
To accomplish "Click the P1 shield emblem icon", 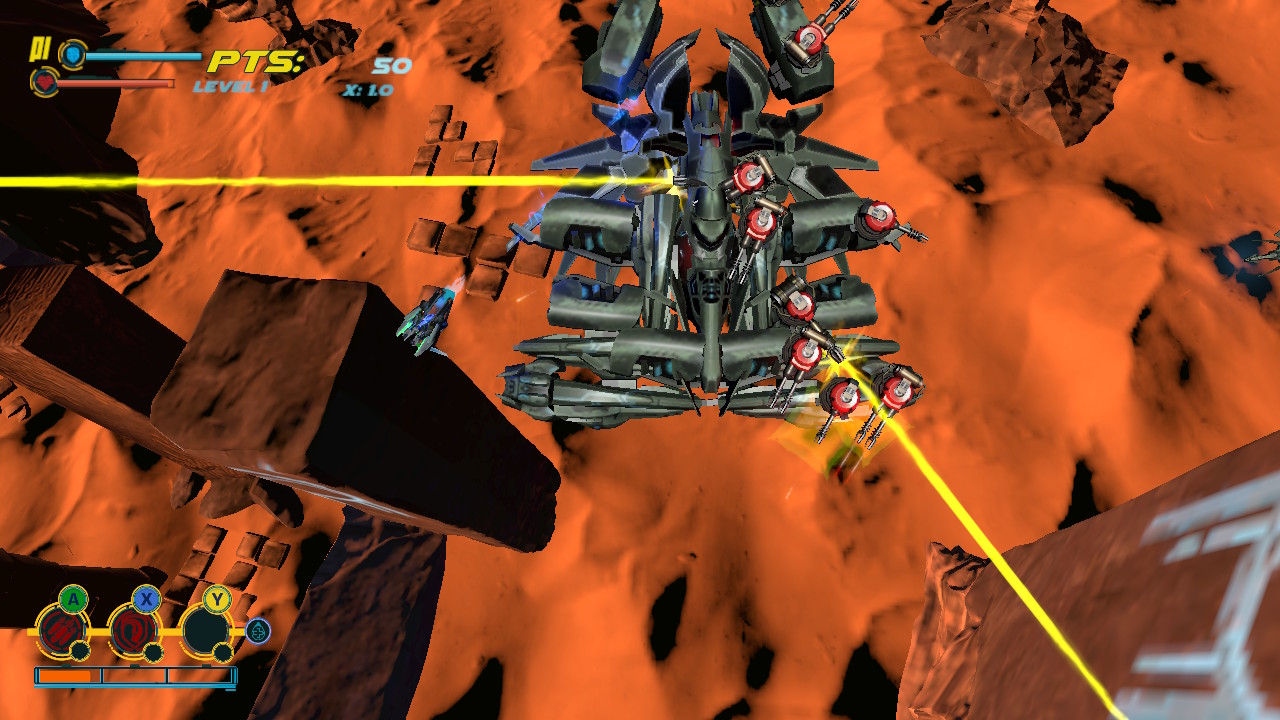I will 72,56.
